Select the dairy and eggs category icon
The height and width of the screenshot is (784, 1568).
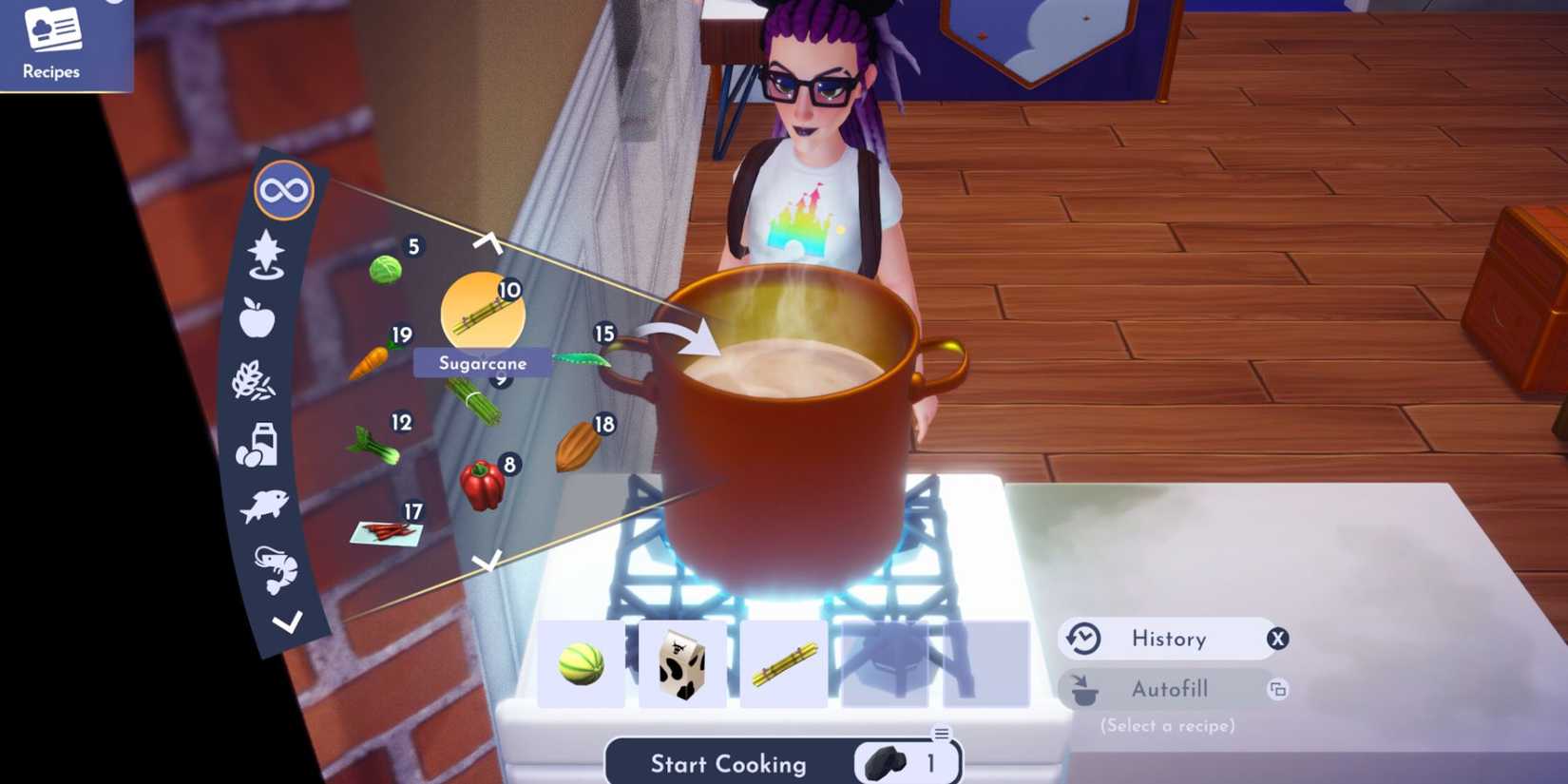pyautogui.click(x=258, y=447)
